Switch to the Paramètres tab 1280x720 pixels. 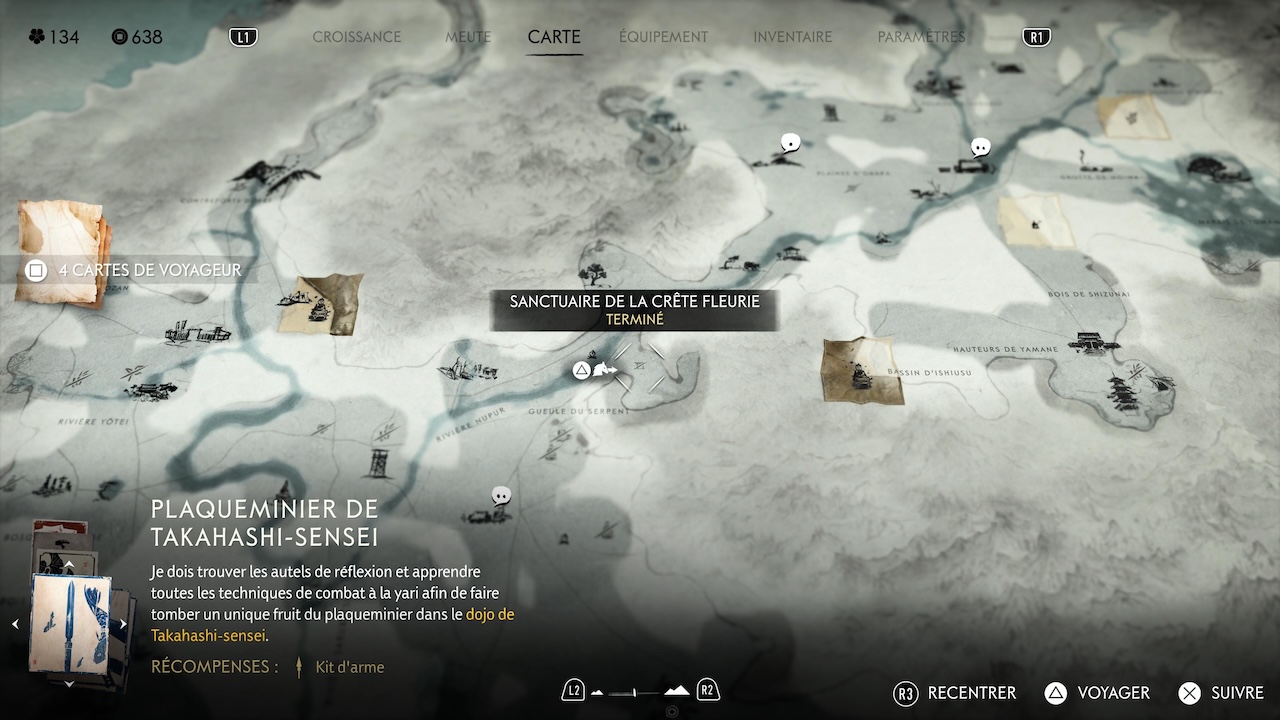(x=921, y=37)
